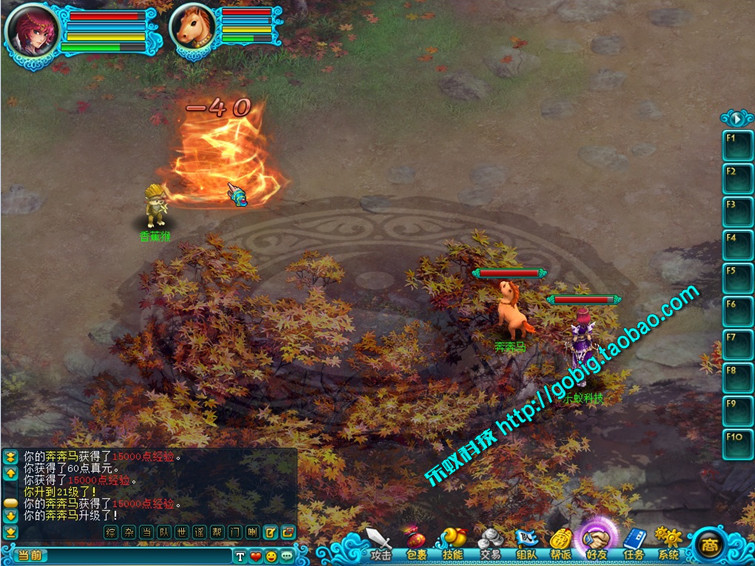Switch to the 世 world chat channel
This screenshot has width=755, height=566.
click(181, 532)
